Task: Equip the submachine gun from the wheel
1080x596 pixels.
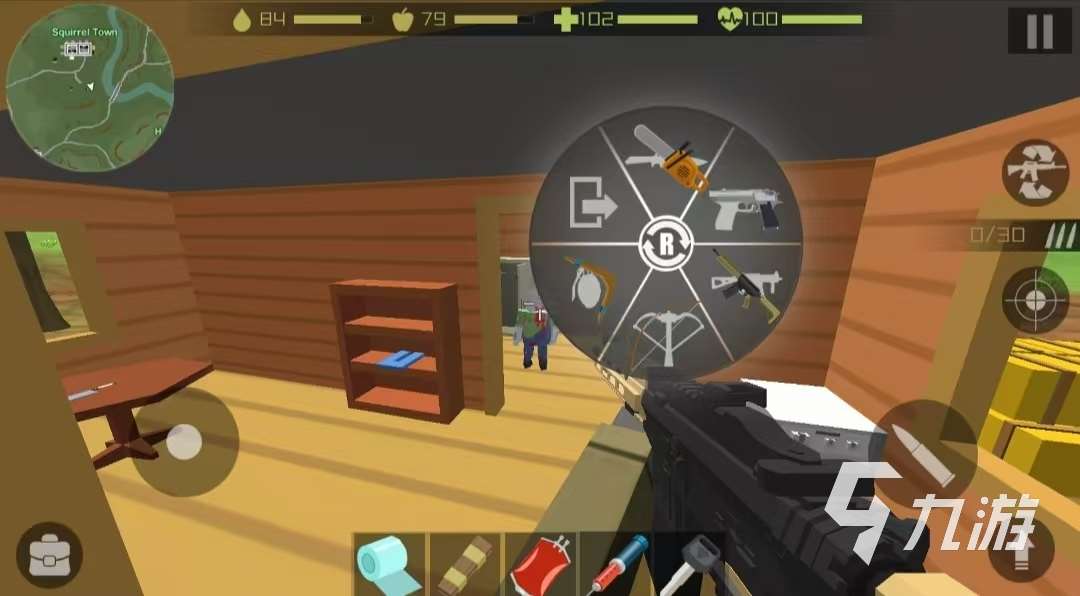Action: [x=742, y=284]
